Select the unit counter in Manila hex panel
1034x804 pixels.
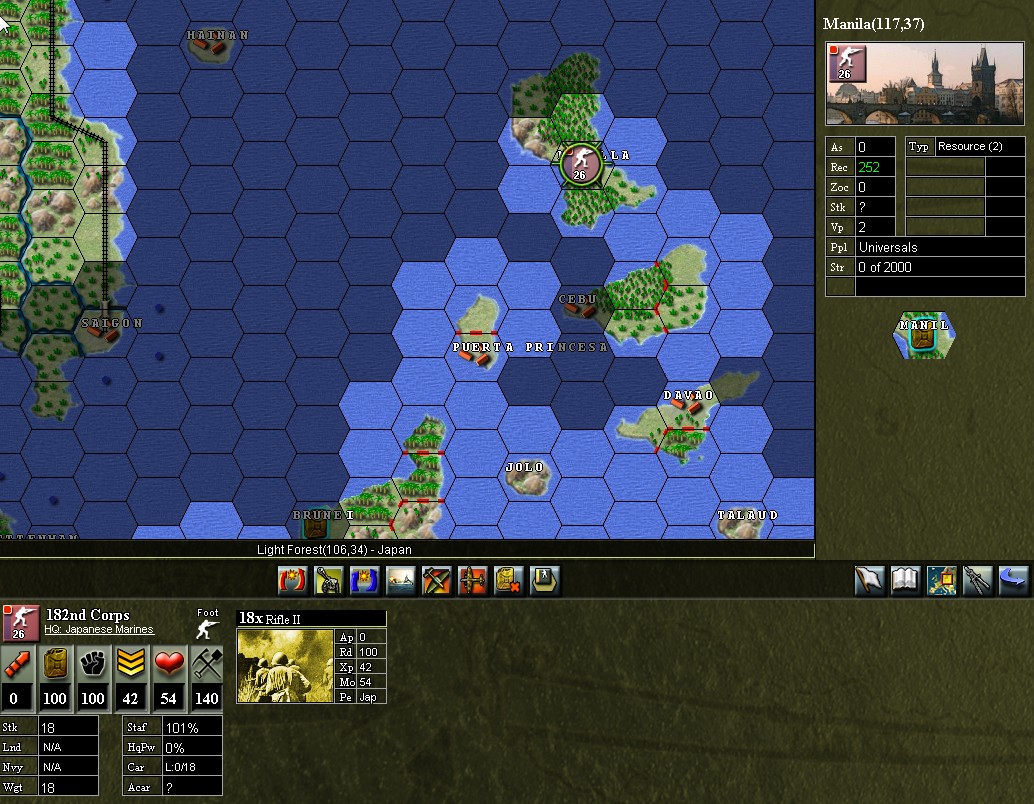[x=846, y=64]
